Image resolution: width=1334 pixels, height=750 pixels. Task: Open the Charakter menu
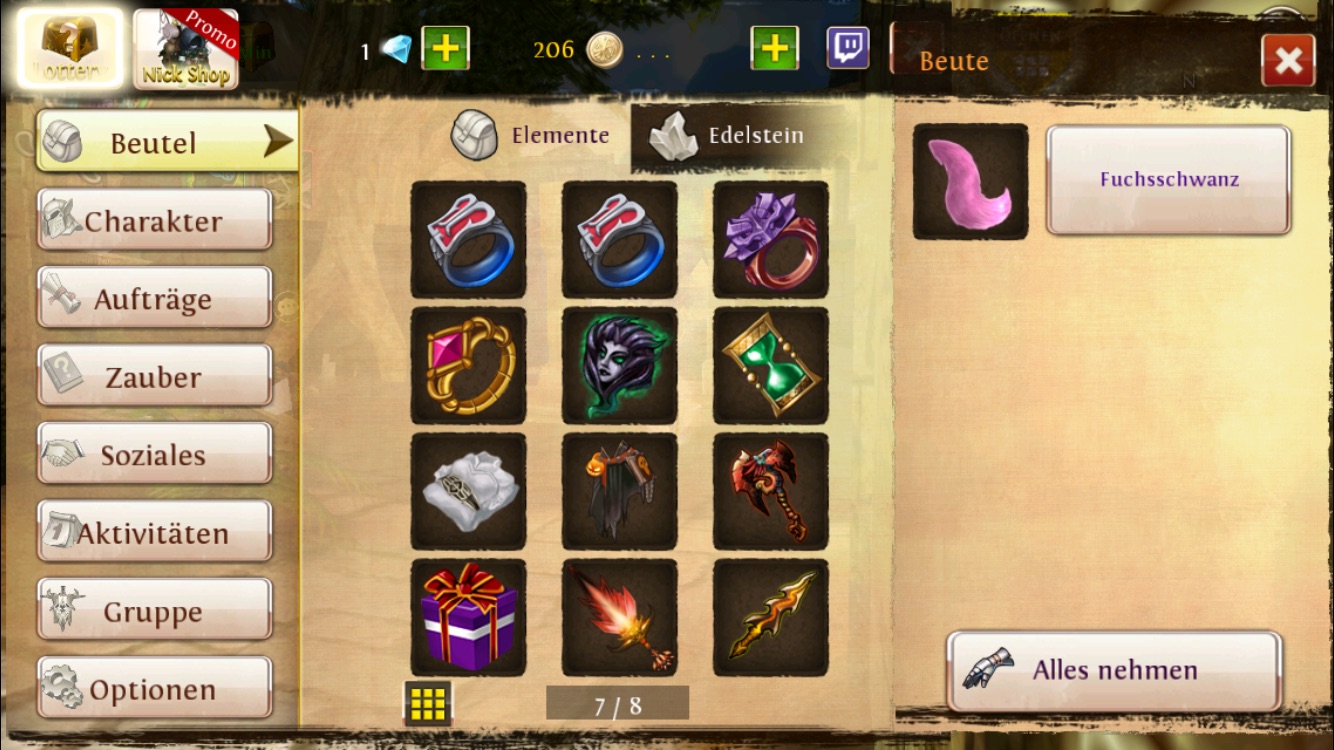tap(155, 220)
